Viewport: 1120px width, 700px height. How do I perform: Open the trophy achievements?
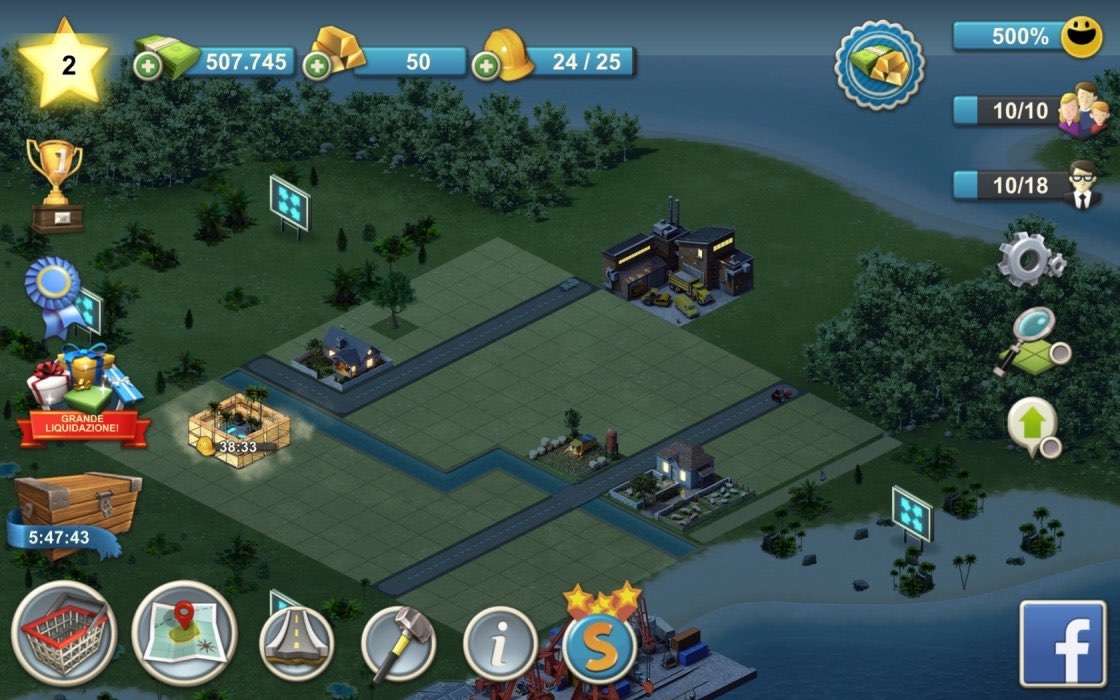(56, 185)
